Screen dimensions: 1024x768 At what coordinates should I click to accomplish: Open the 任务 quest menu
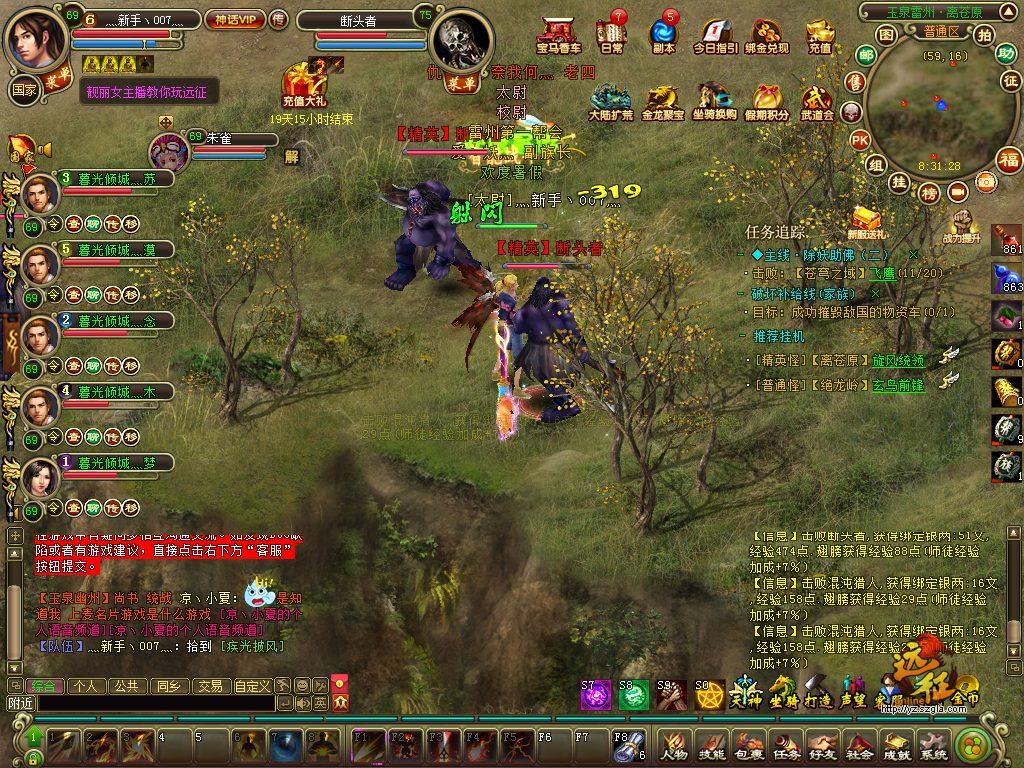pyautogui.click(x=786, y=743)
